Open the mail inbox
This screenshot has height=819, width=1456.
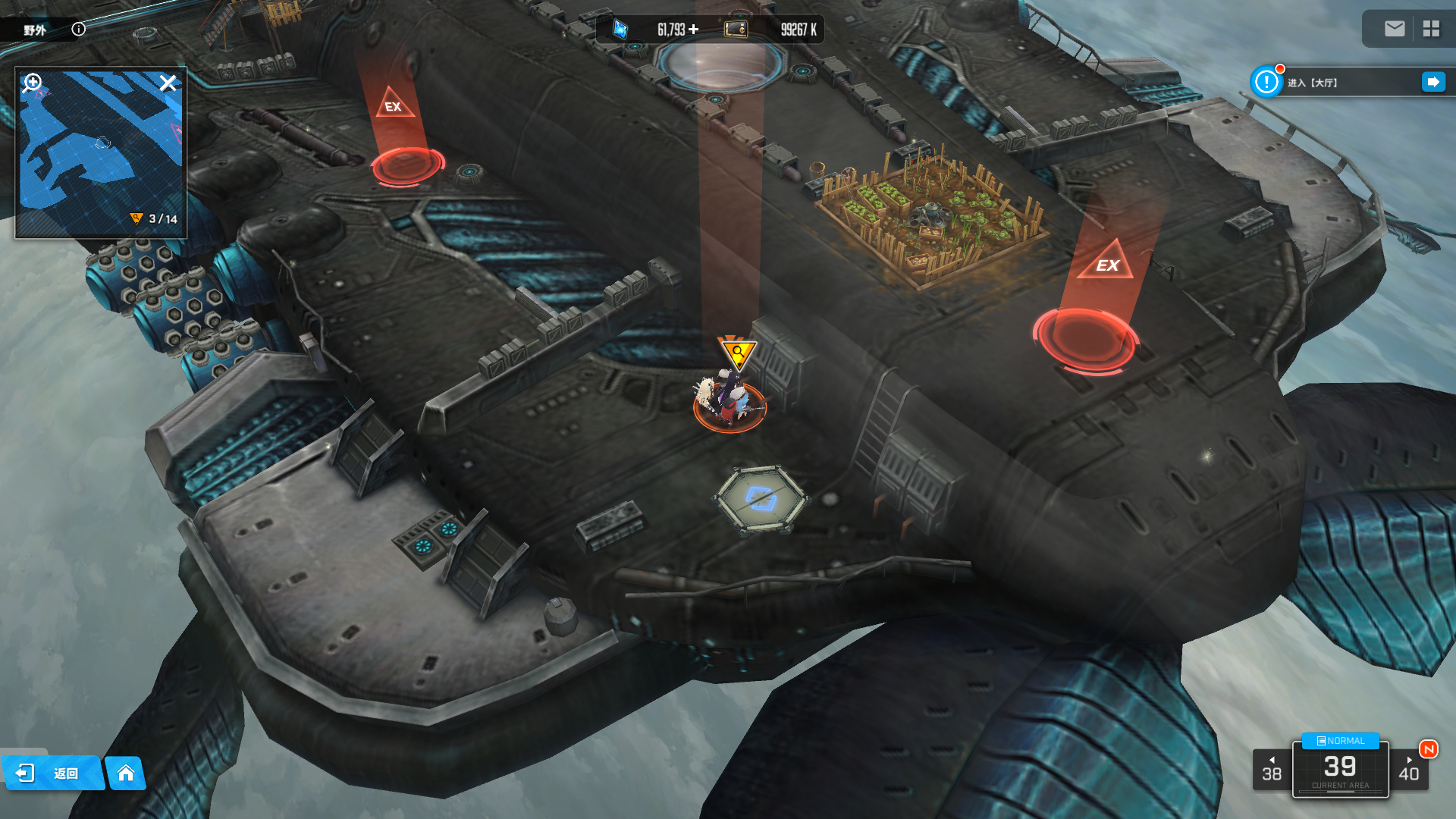[x=1395, y=29]
